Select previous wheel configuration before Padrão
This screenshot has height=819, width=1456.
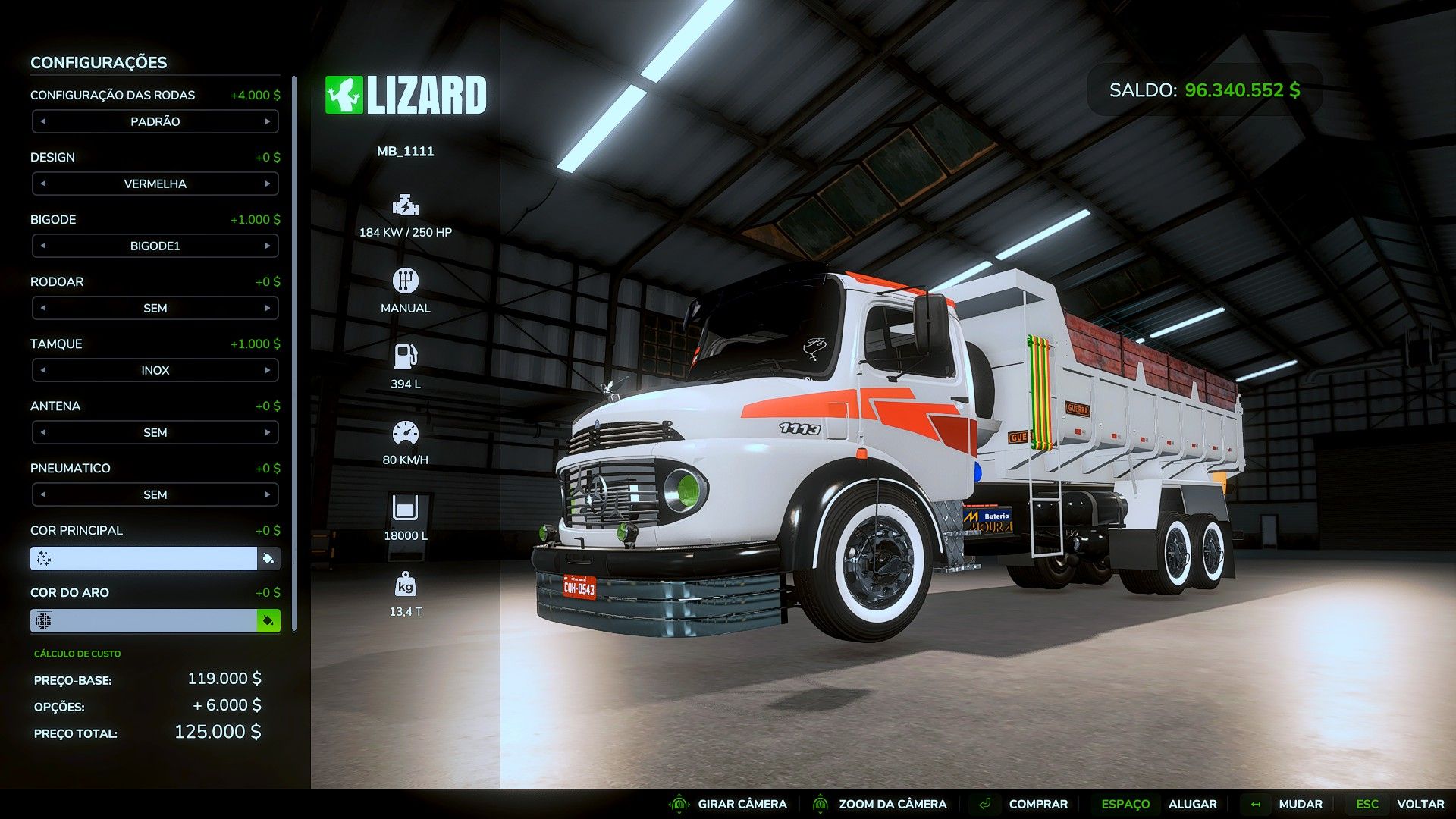(43, 121)
